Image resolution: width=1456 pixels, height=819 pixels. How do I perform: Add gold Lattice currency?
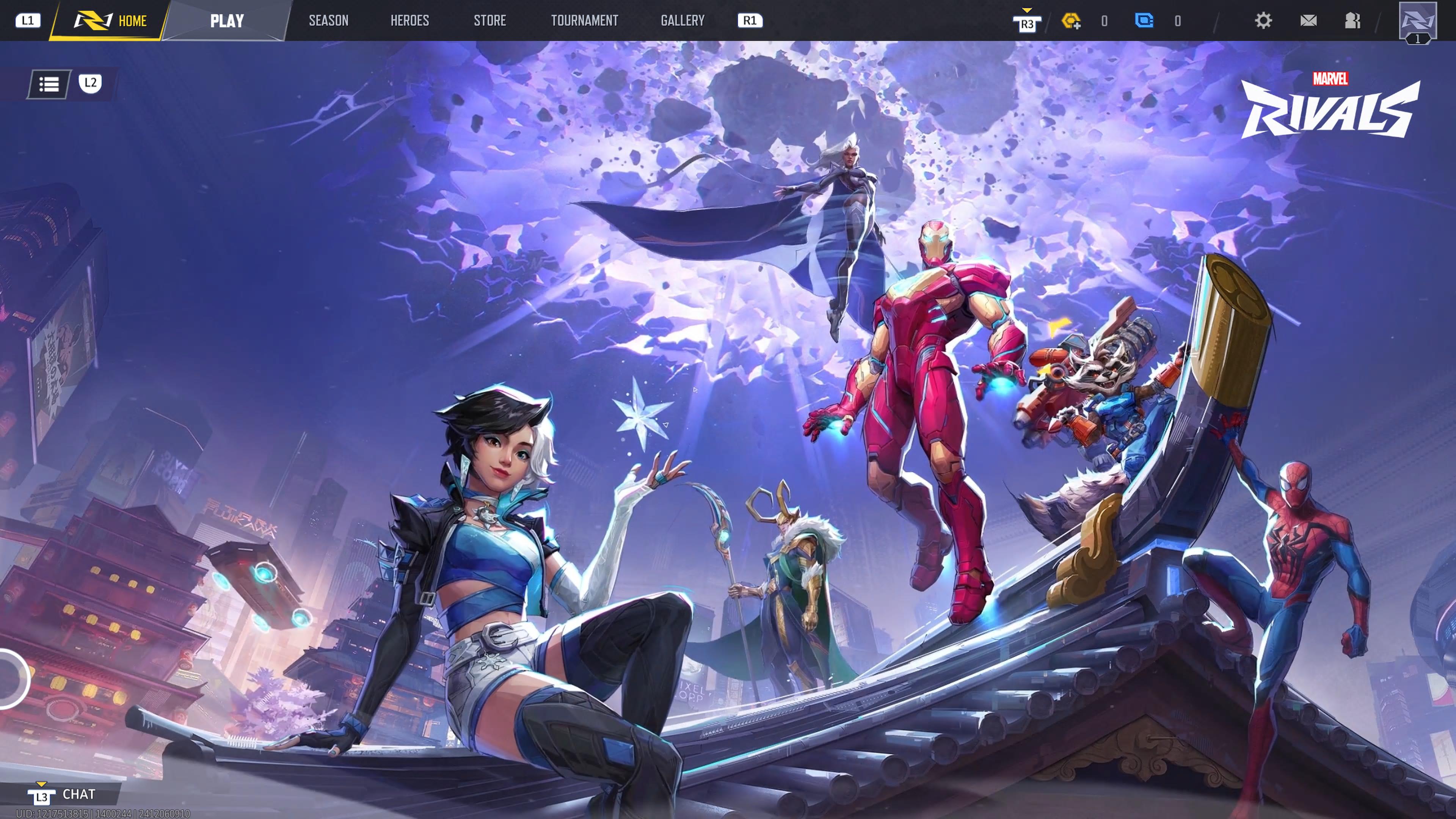tap(1070, 22)
